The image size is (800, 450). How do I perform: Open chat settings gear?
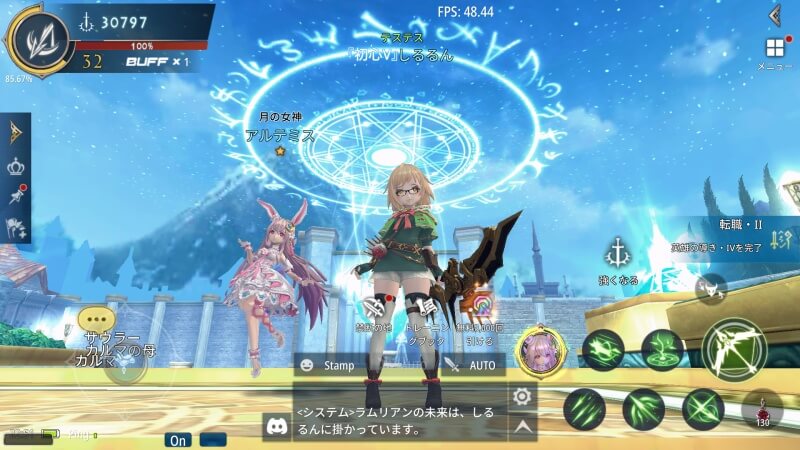521,396
